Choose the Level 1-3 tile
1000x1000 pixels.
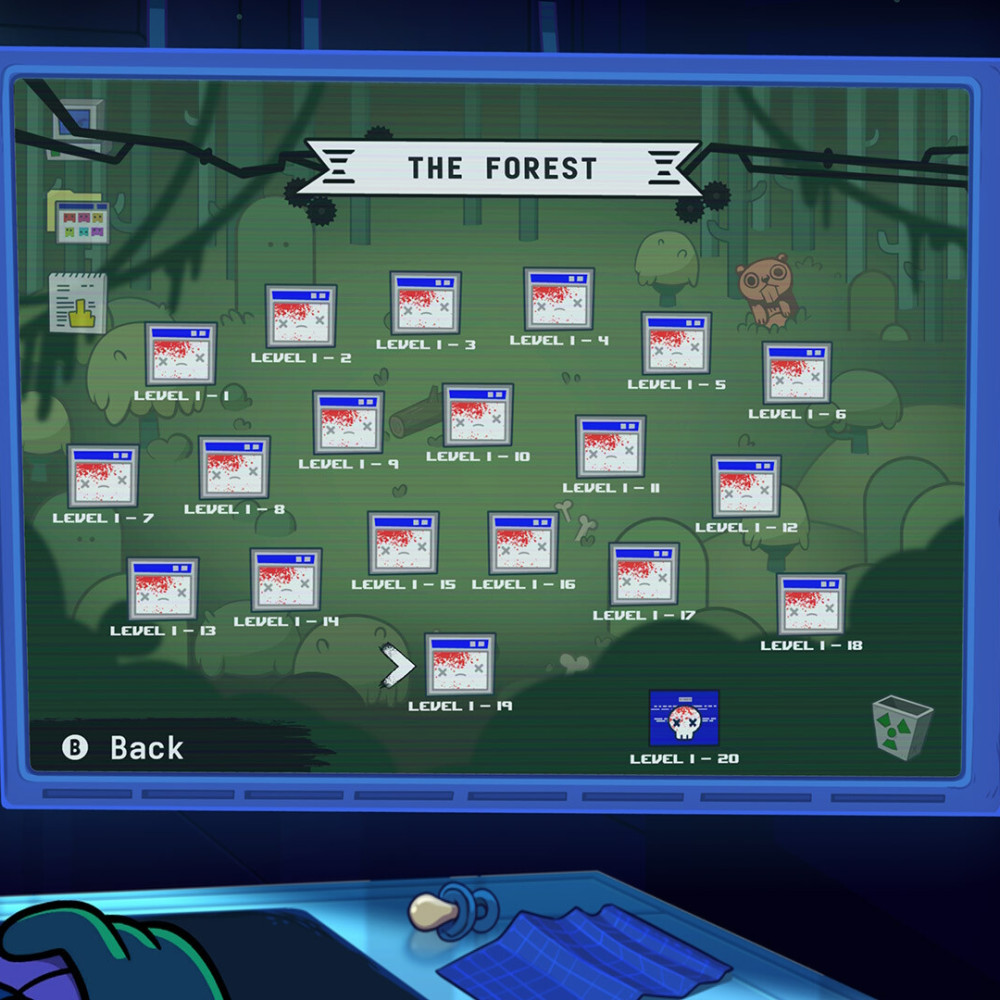(425, 303)
